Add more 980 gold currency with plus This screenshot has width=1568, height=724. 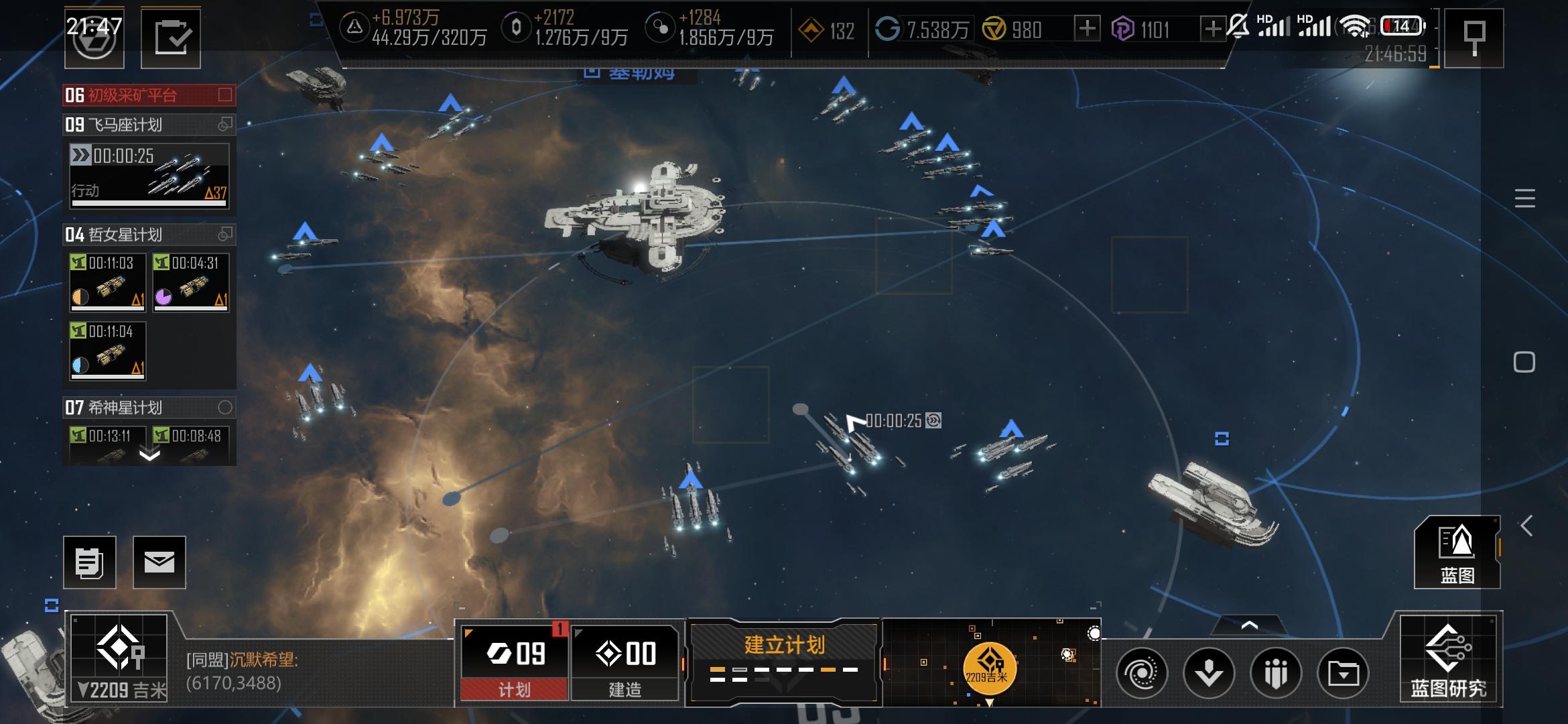(1087, 29)
